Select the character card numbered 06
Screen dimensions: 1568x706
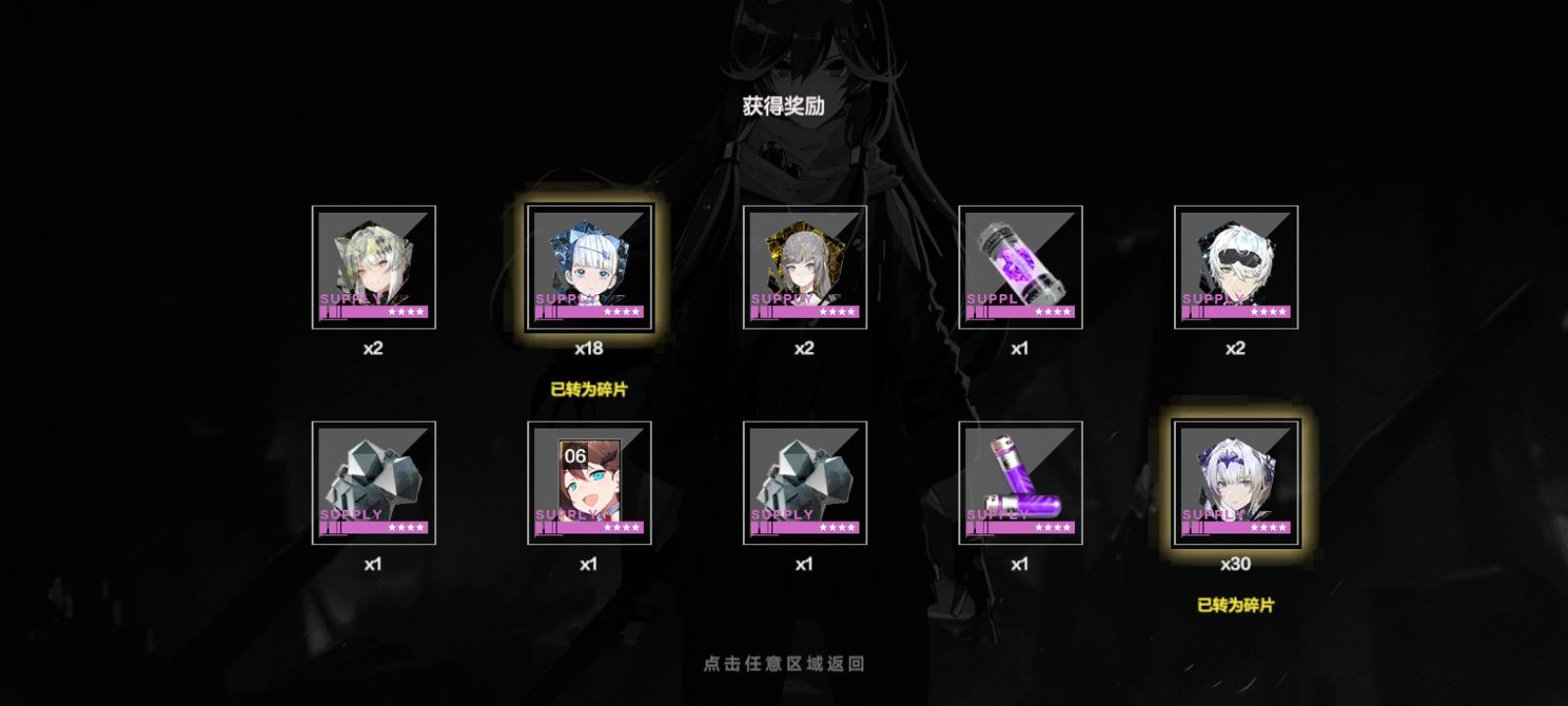pyautogui.click(x=591, y=480)
